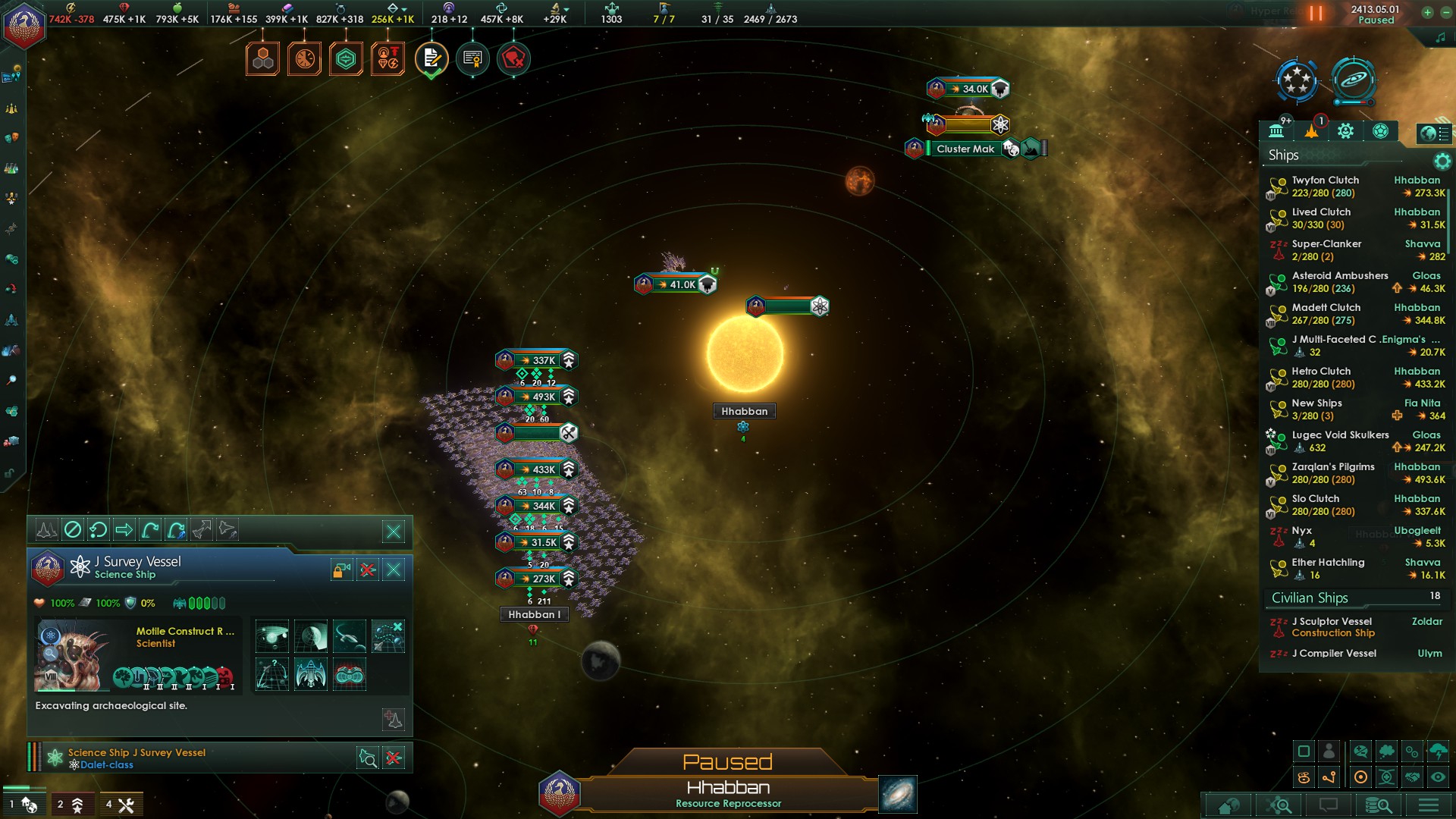Switch to the orange ship outliner tab
Image resolution: width=1456 pixels, height=819 pixels.
pyautogui.click(x=1311, y=131)
